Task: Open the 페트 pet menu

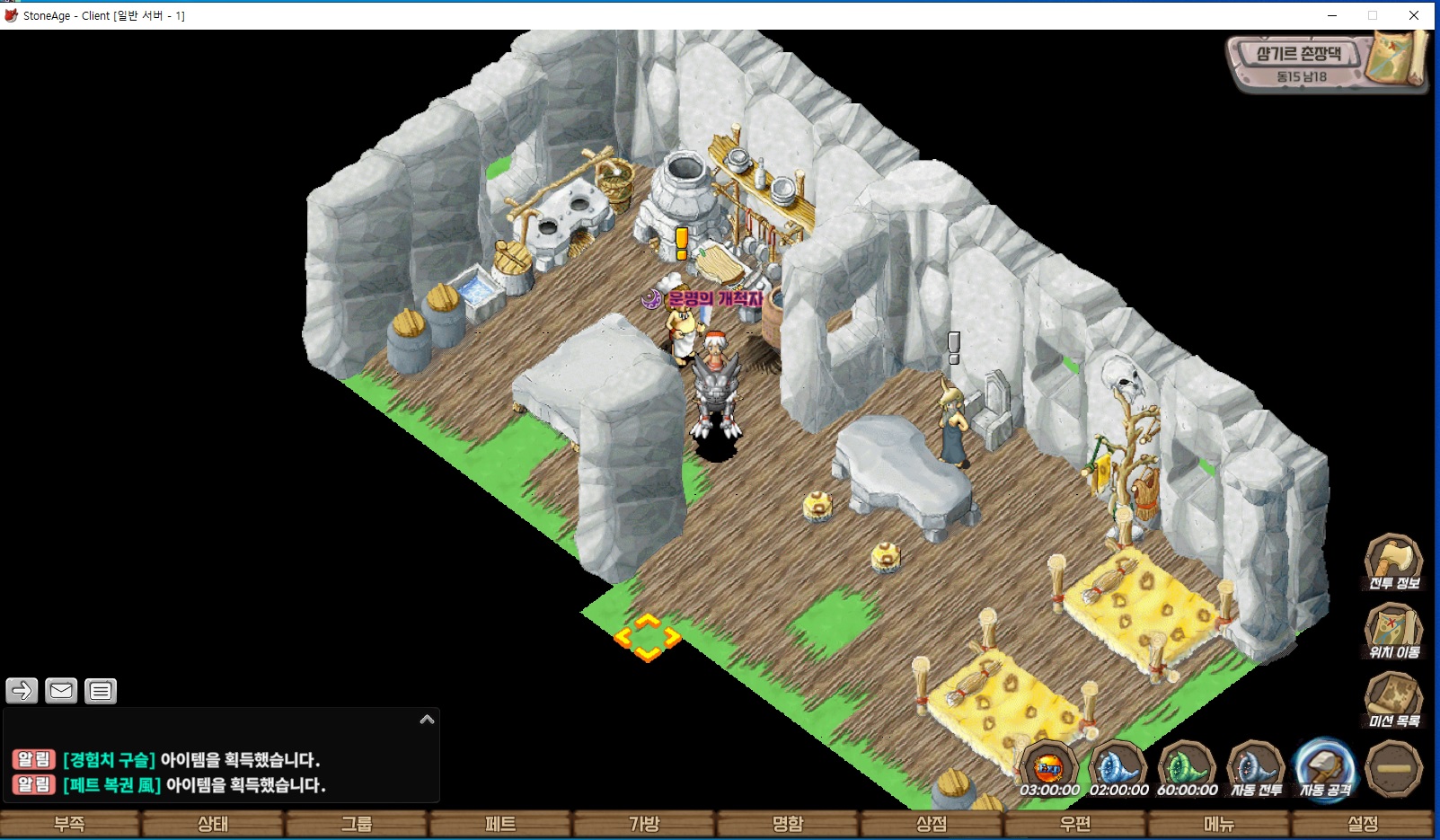Action: pyautogui.click(x=500, y=824)
